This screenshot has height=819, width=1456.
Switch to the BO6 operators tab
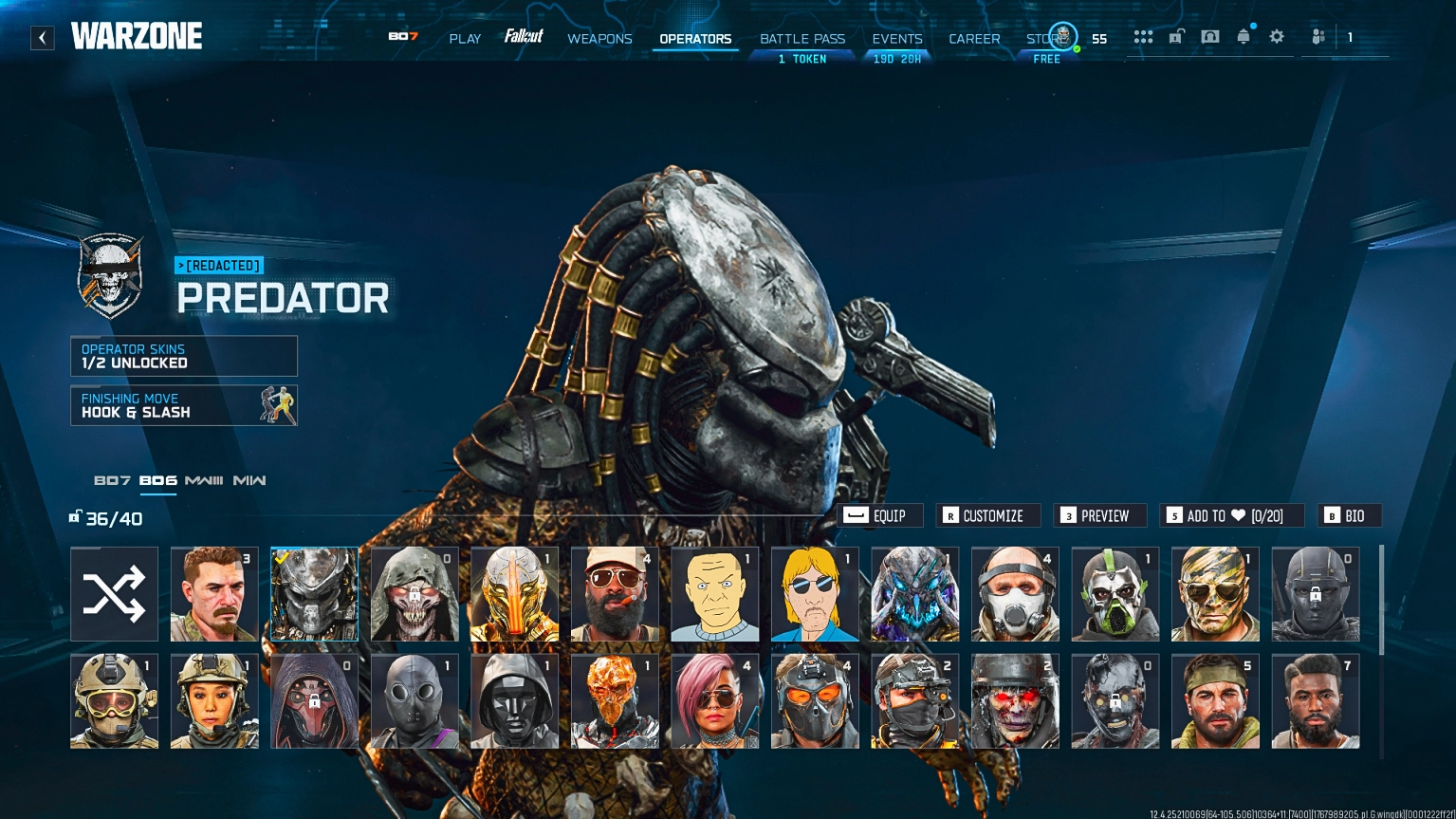[157, 481]
